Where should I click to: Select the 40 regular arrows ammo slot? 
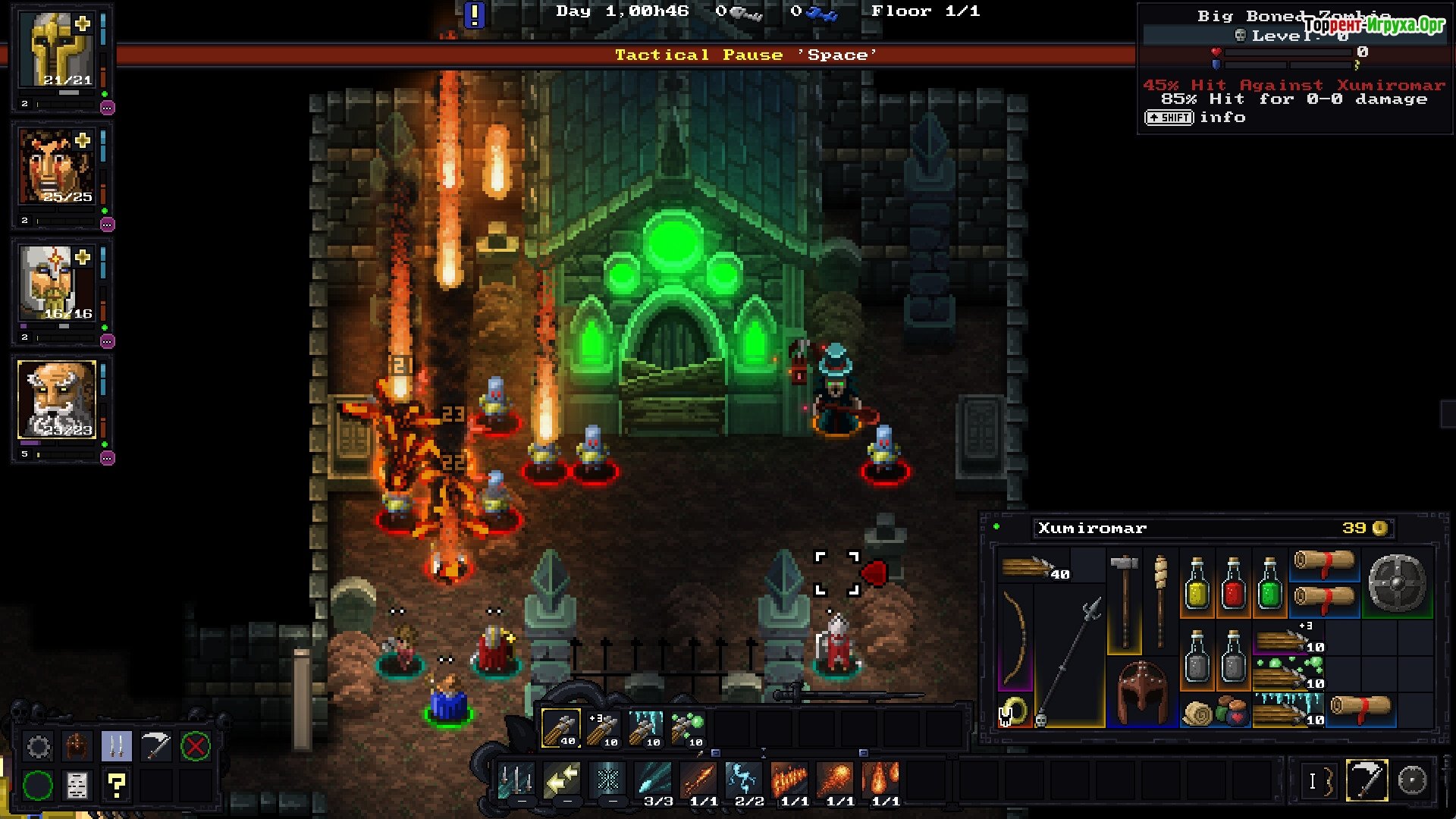pos(561,728)
